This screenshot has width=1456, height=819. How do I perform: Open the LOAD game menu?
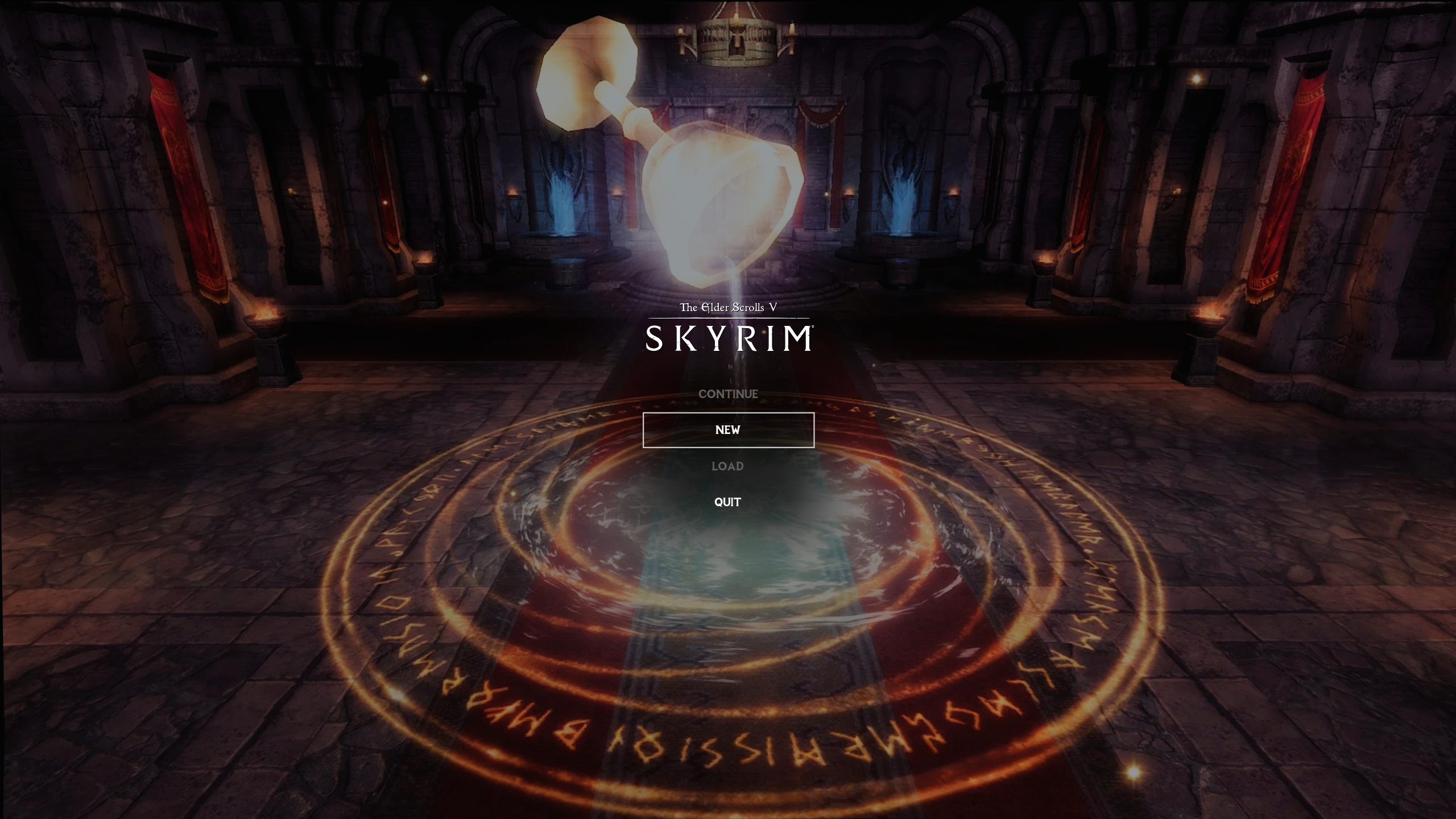coord(728,466)
